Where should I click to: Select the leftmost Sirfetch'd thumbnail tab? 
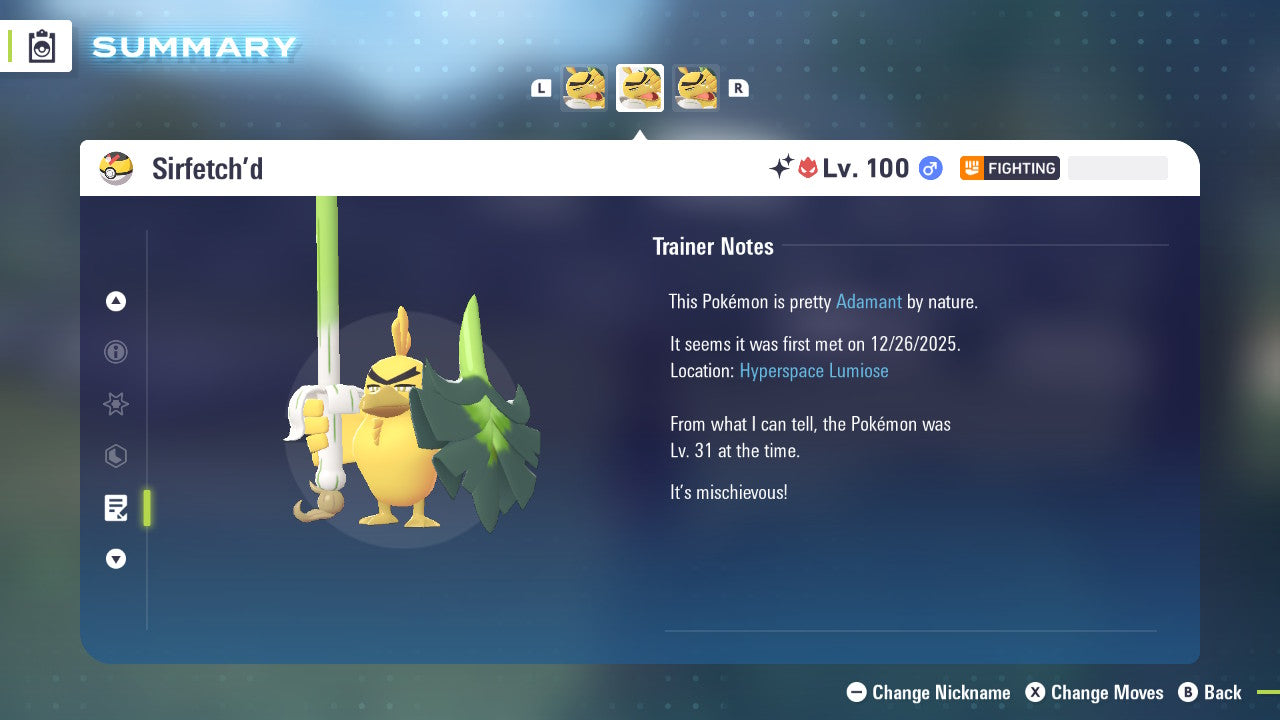click(584, 88)
